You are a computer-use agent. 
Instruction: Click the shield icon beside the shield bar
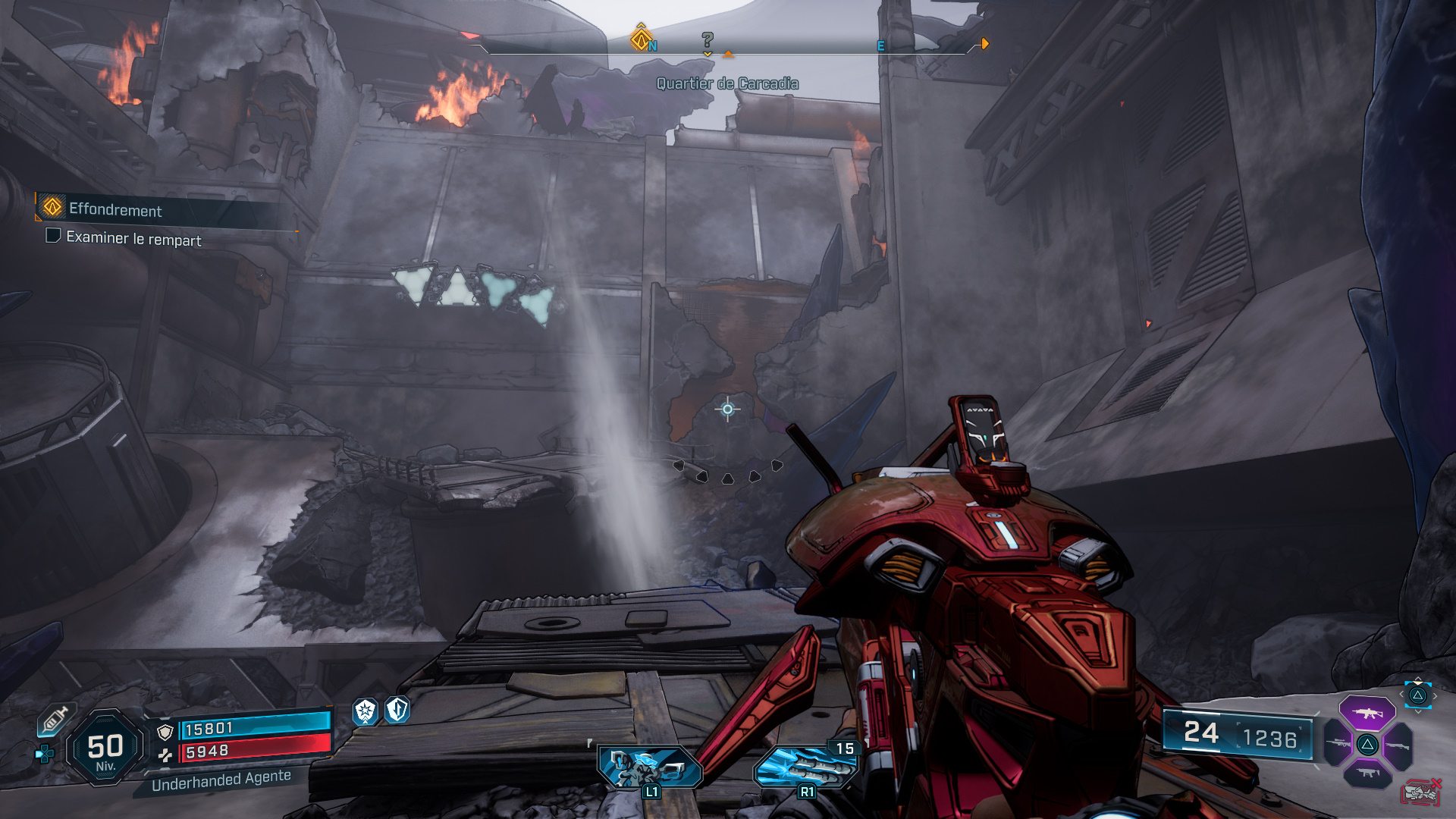165,732
